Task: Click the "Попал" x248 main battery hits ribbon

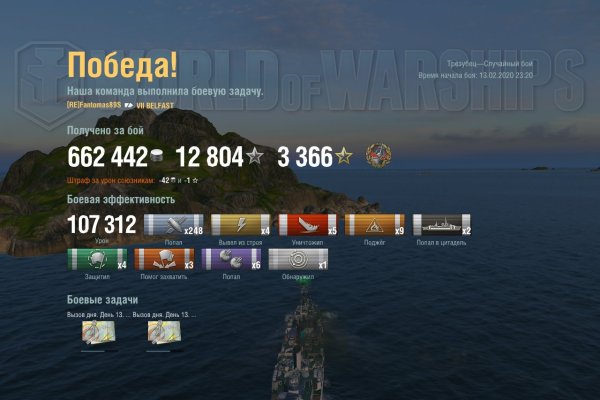Action: (x=174, y=225)
